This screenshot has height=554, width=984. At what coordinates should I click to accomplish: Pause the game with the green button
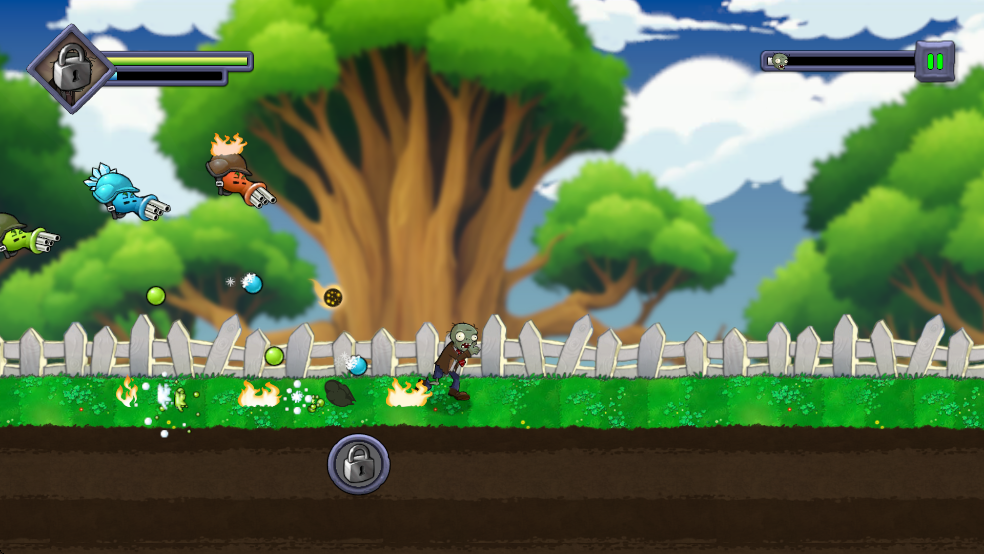point(935,62)
